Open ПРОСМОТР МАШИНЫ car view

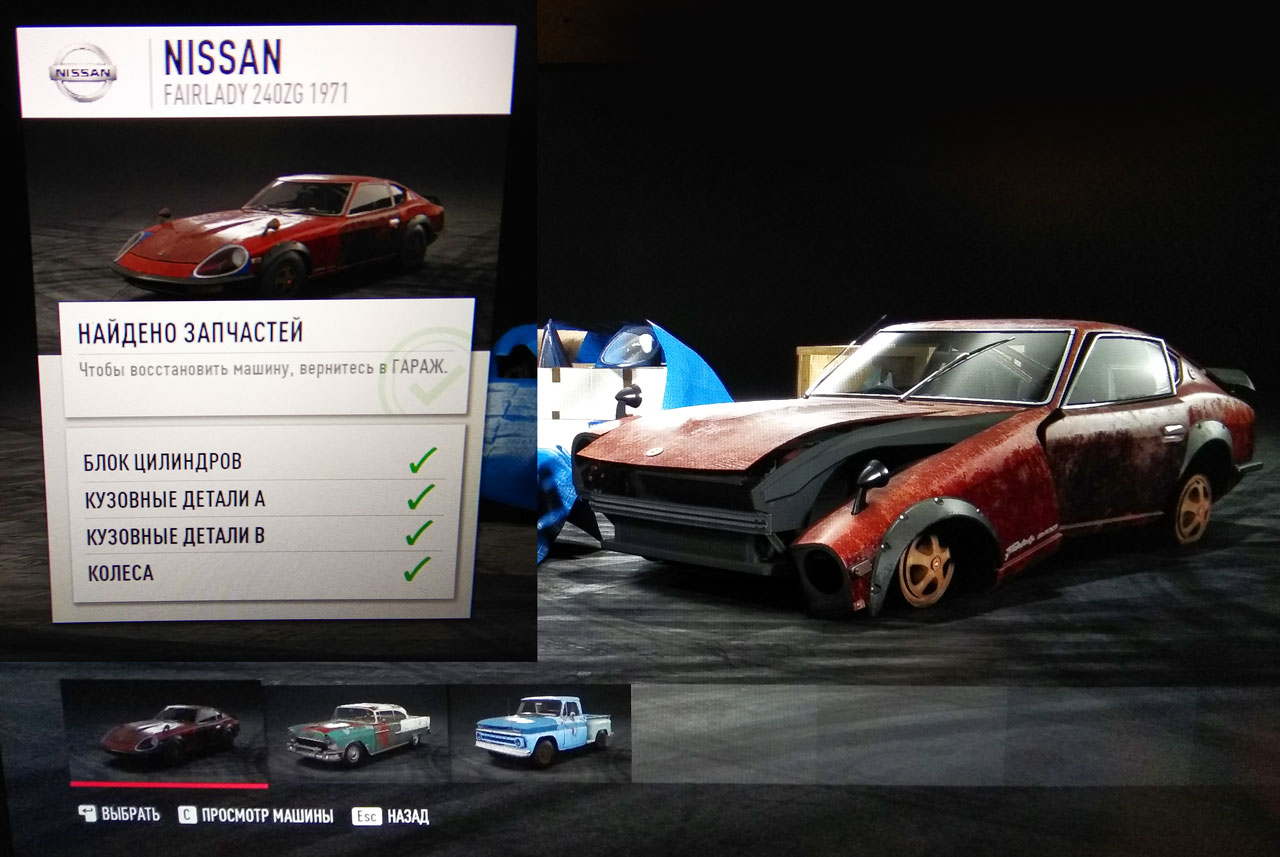click(256, 816)
